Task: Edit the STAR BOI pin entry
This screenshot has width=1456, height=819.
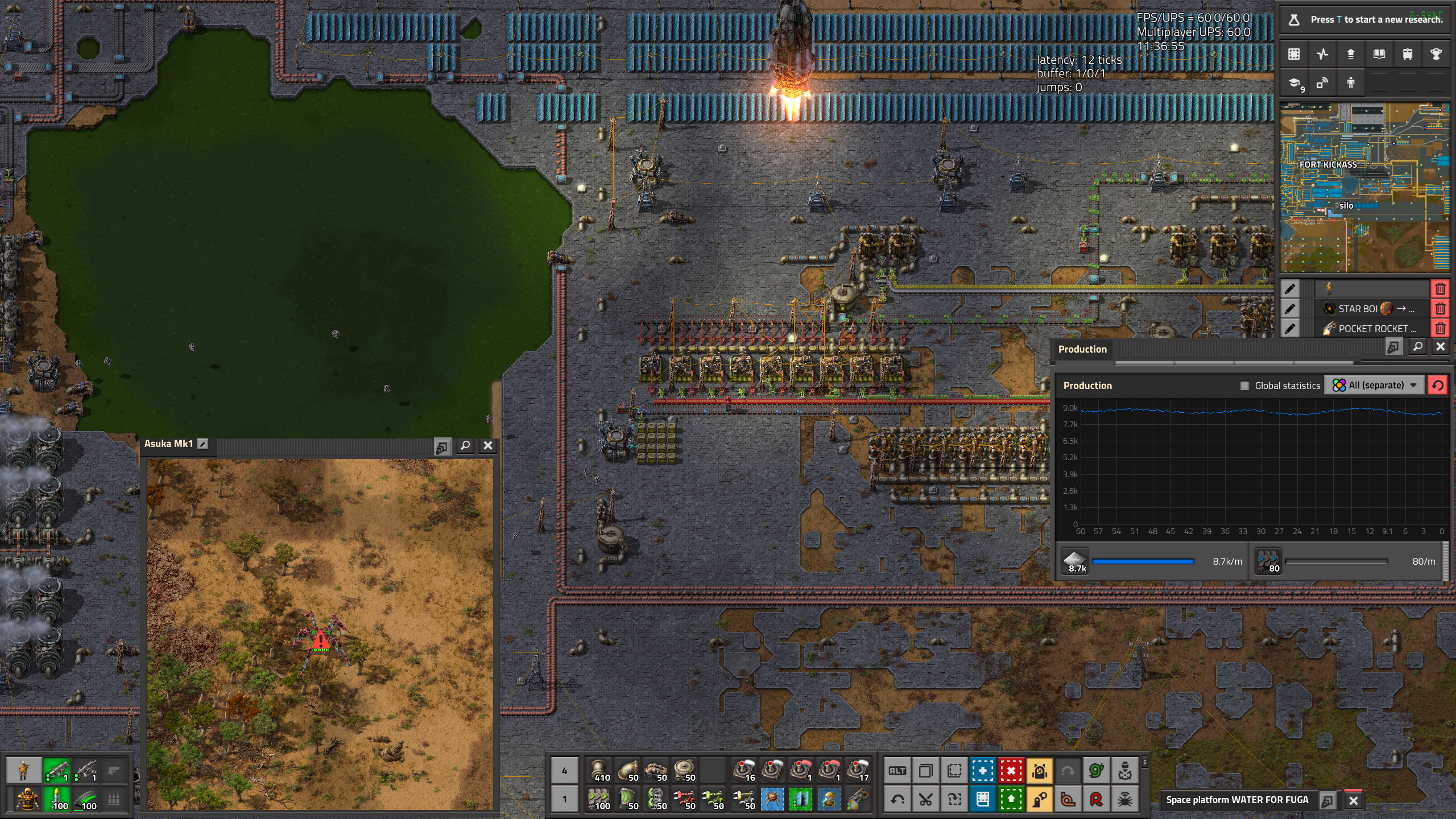Action: (x=1290, y=309)
